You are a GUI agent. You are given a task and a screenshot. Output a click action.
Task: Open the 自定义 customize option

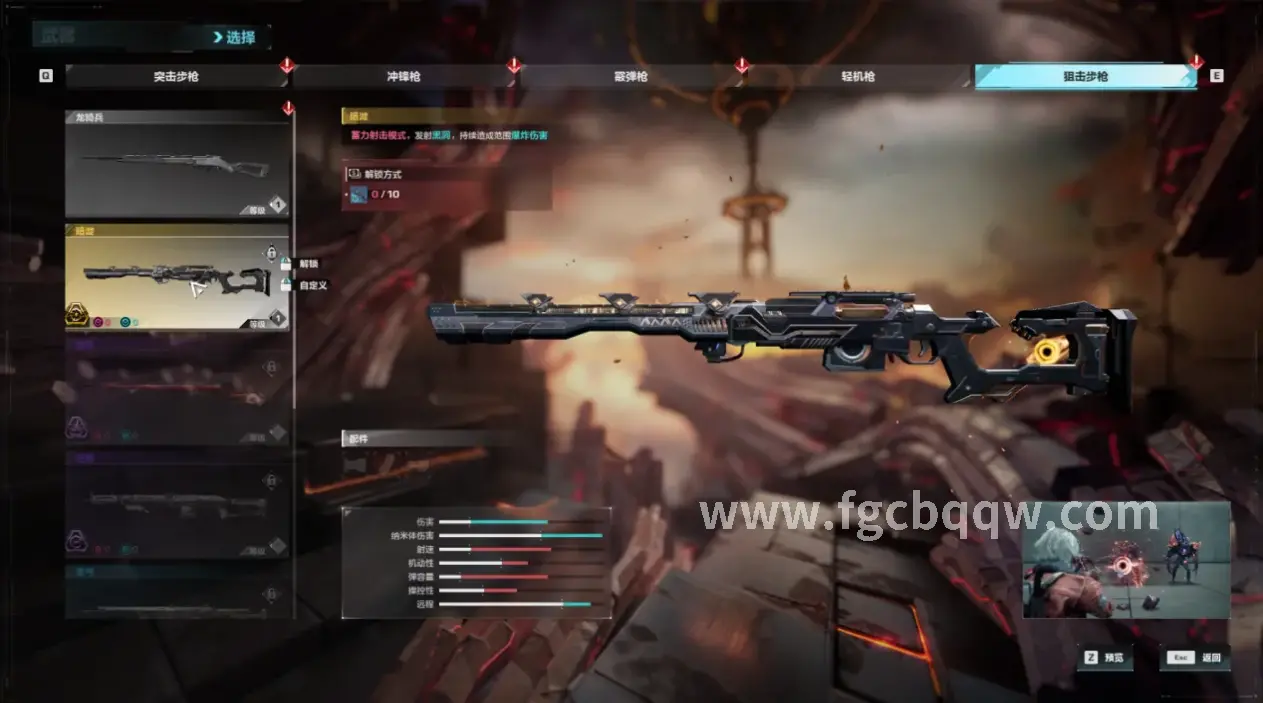coord(311,285)
